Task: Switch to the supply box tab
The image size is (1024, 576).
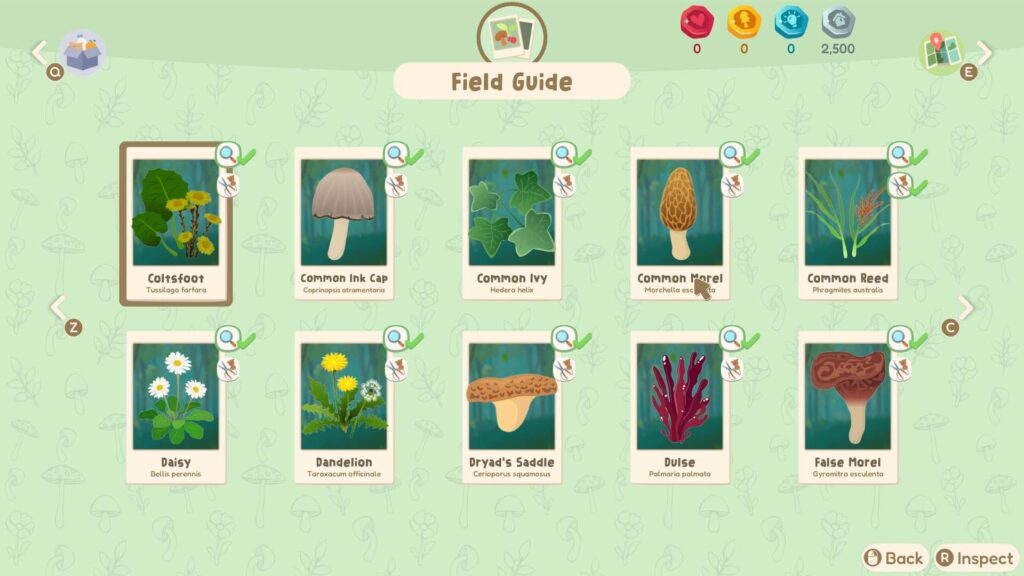Action: pos(80,52)
